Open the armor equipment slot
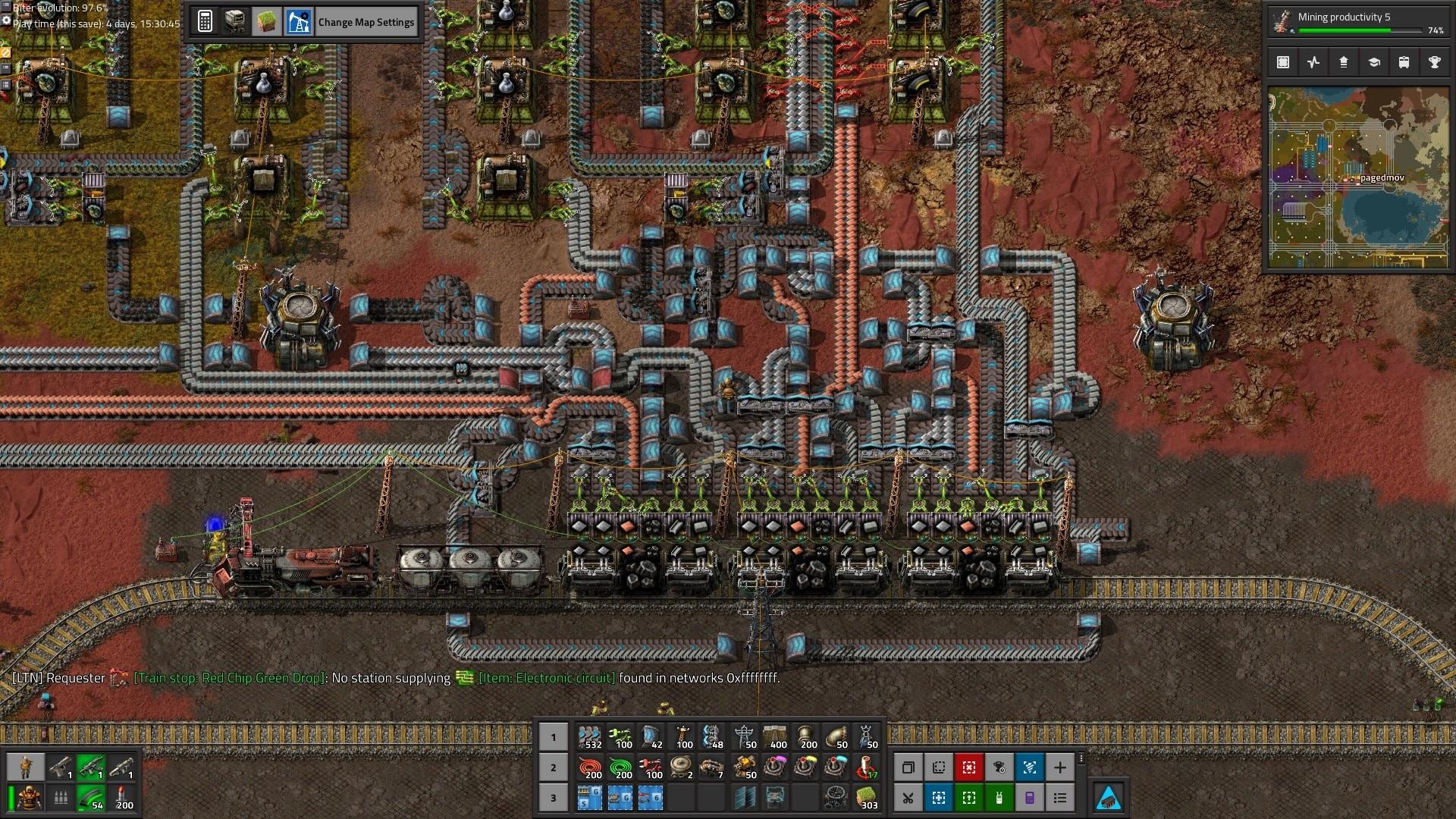Viewport: 1456px width, 819px height. point(29,798)
